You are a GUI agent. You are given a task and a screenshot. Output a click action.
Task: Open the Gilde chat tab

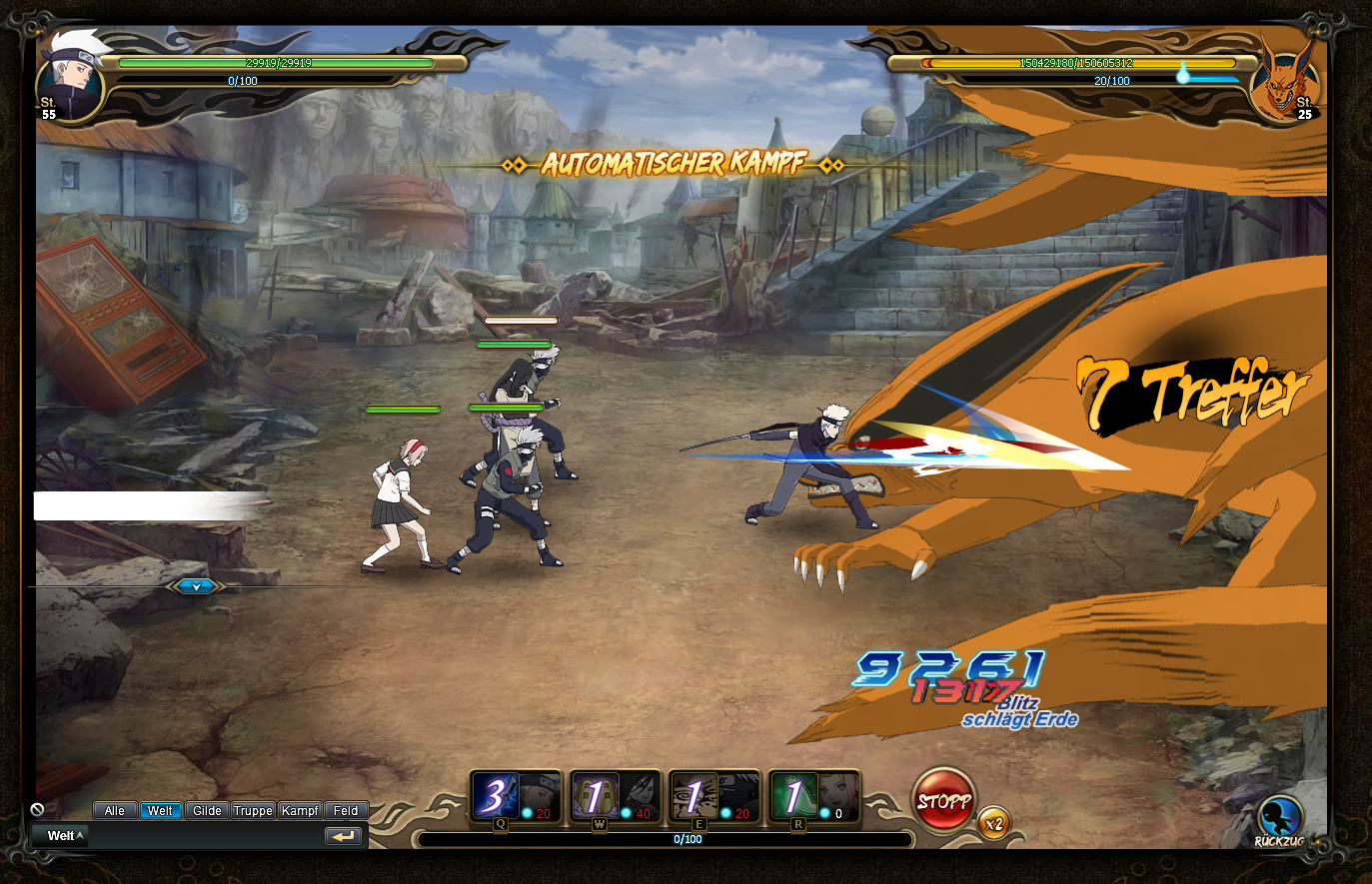(207, 811)
